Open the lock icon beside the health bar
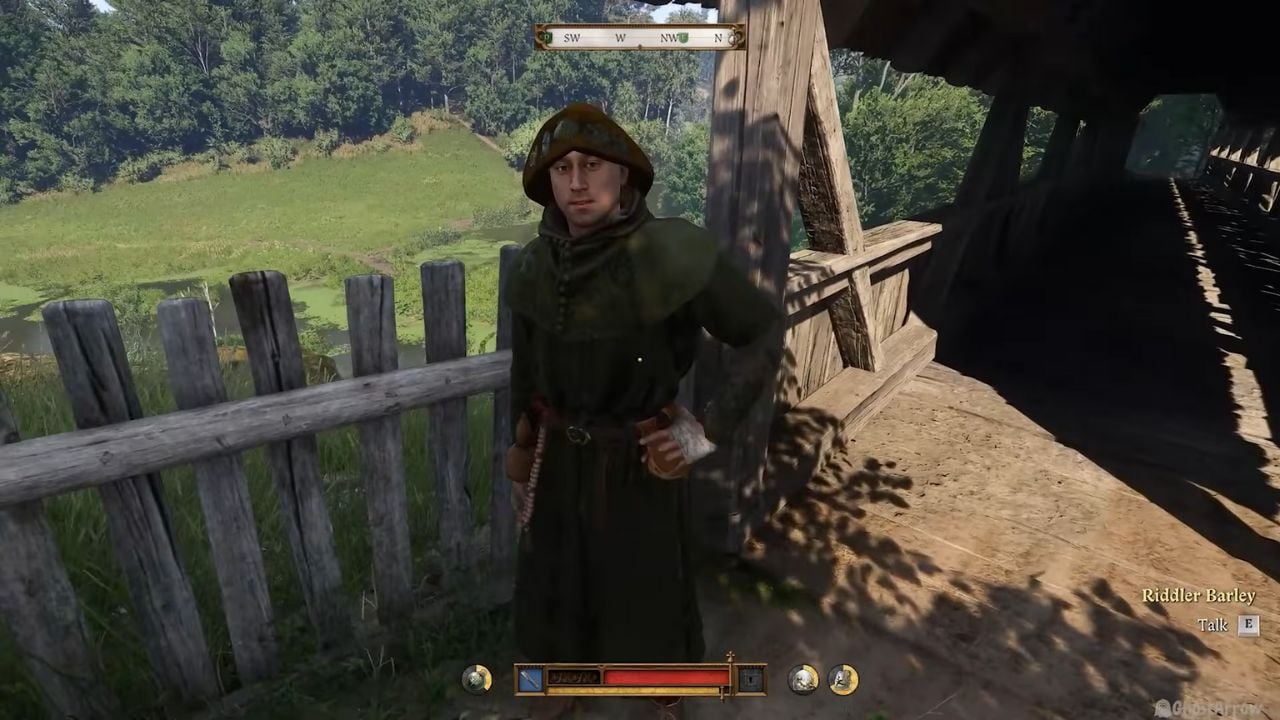 (750, 677)
